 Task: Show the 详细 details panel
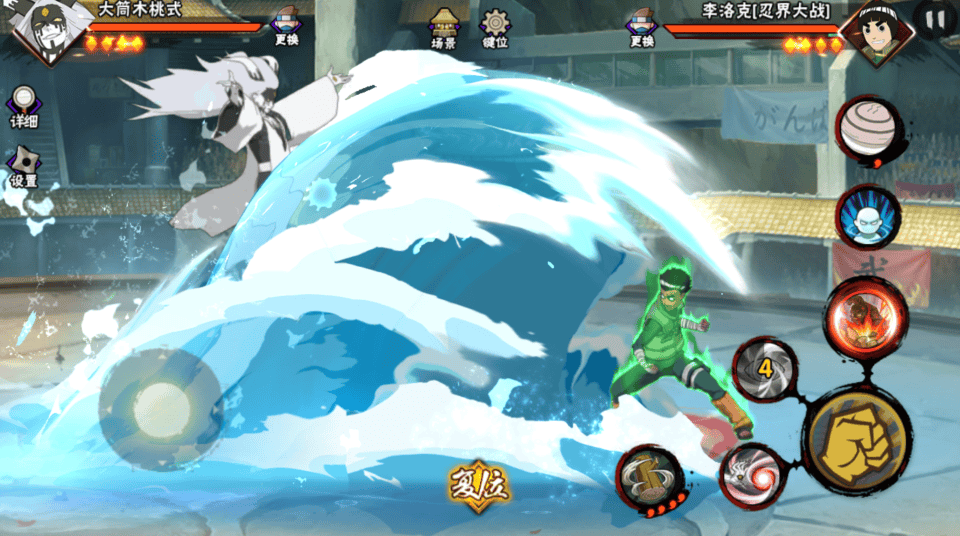[x=23, y=107]
